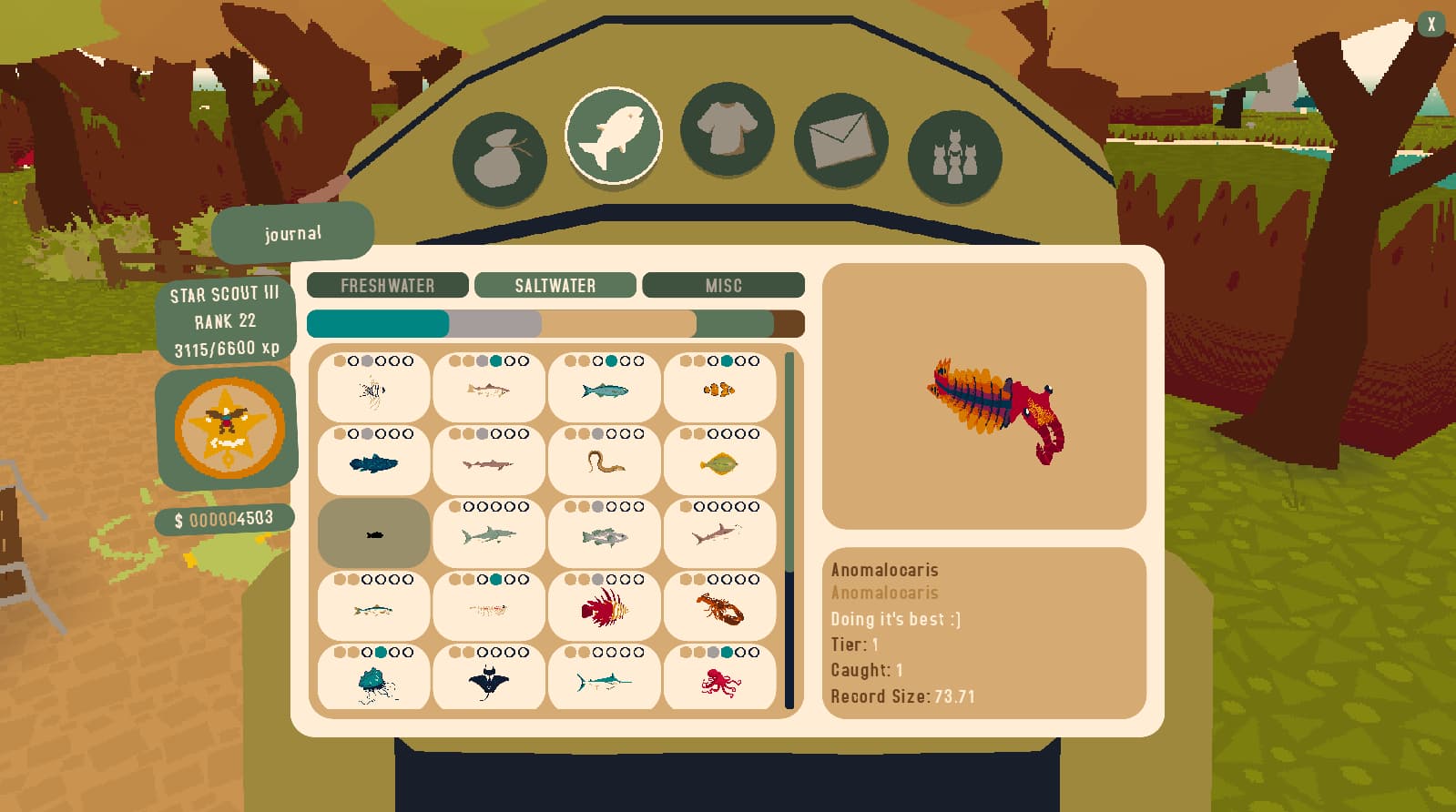This screenshot has height=812, width=1456.
Task: Click the teal quality dot above the jellyfish
Action: coord(381,653)
